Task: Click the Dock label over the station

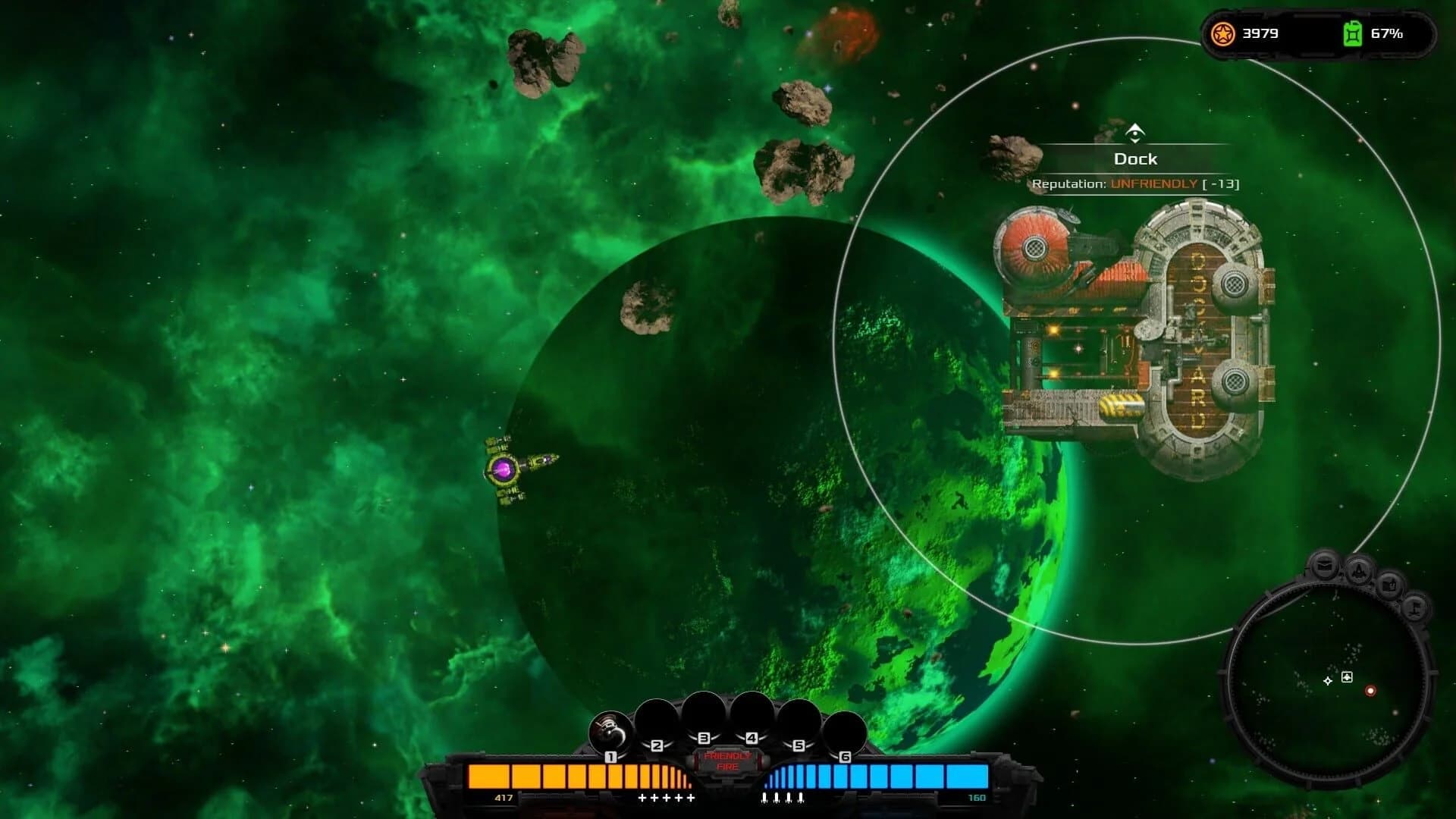Action: (x=1135, y=159)
